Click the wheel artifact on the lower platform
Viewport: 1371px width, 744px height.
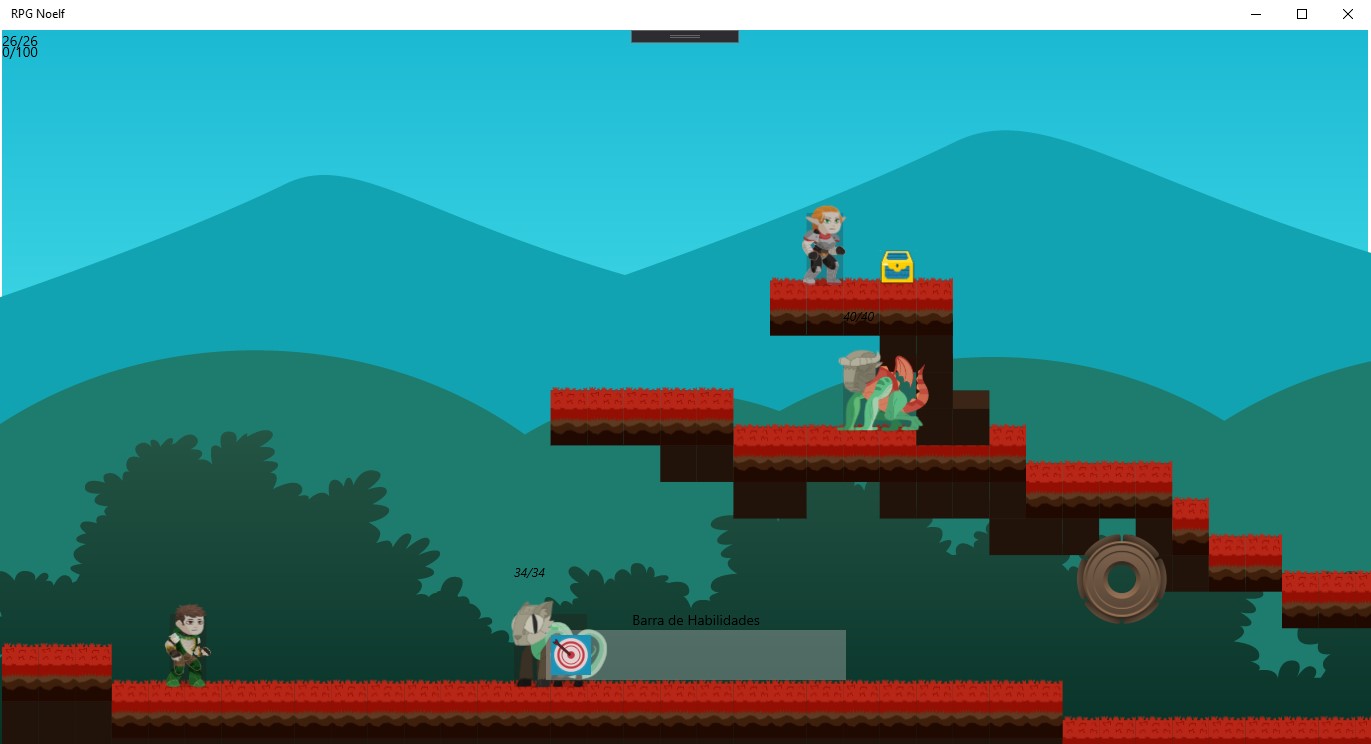1121,579
